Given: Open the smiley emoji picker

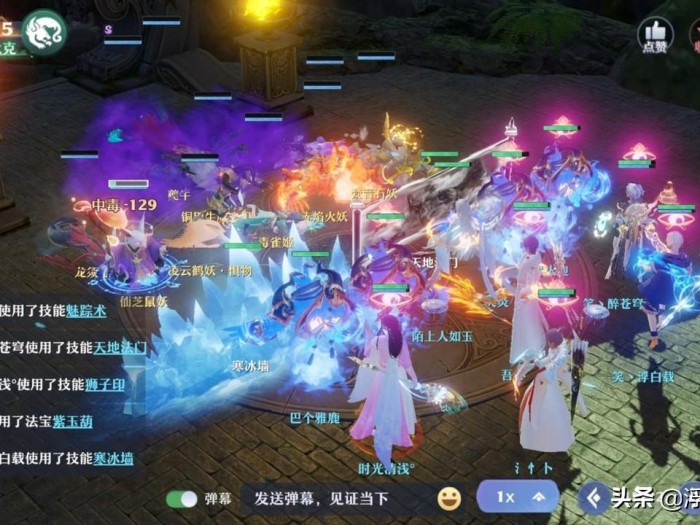Looking at the screenshot, I should click(450, 498).
